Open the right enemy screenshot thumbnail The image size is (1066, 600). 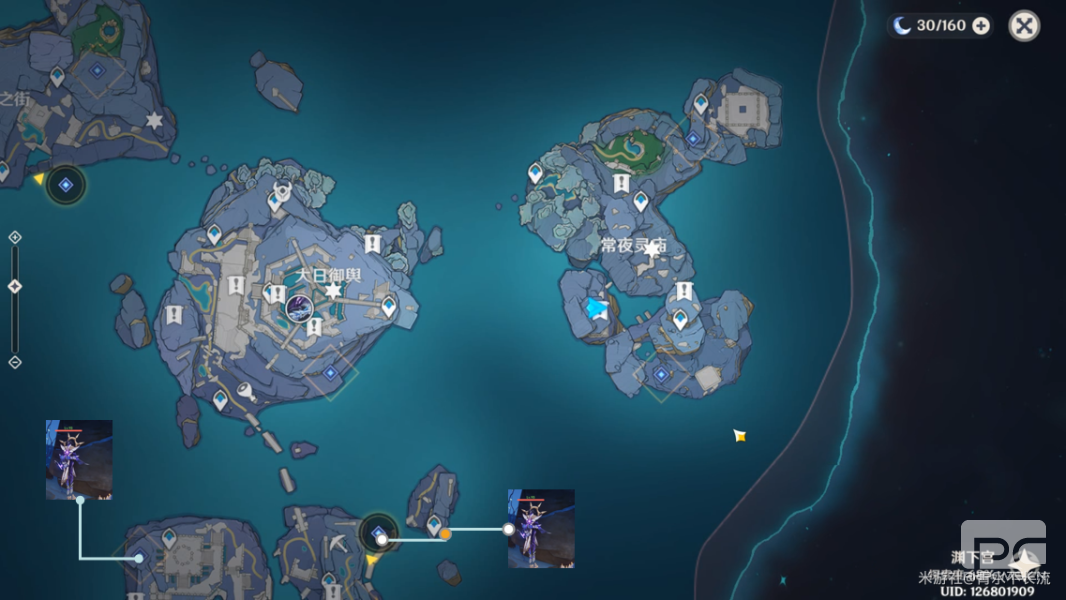coord(541,528)
